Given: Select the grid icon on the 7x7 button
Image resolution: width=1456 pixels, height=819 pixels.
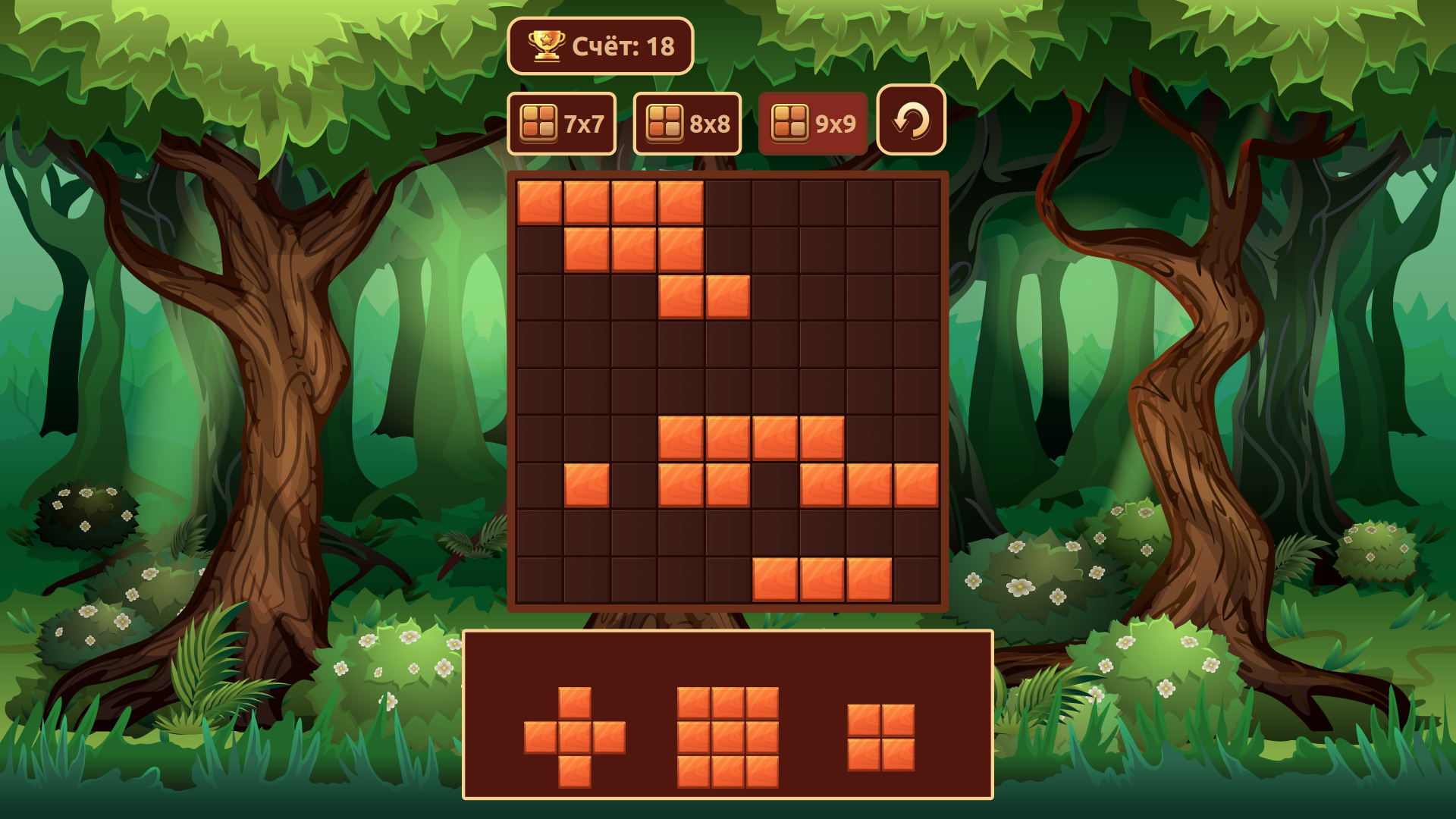Looking at the screenshot, I should (538, 121).
